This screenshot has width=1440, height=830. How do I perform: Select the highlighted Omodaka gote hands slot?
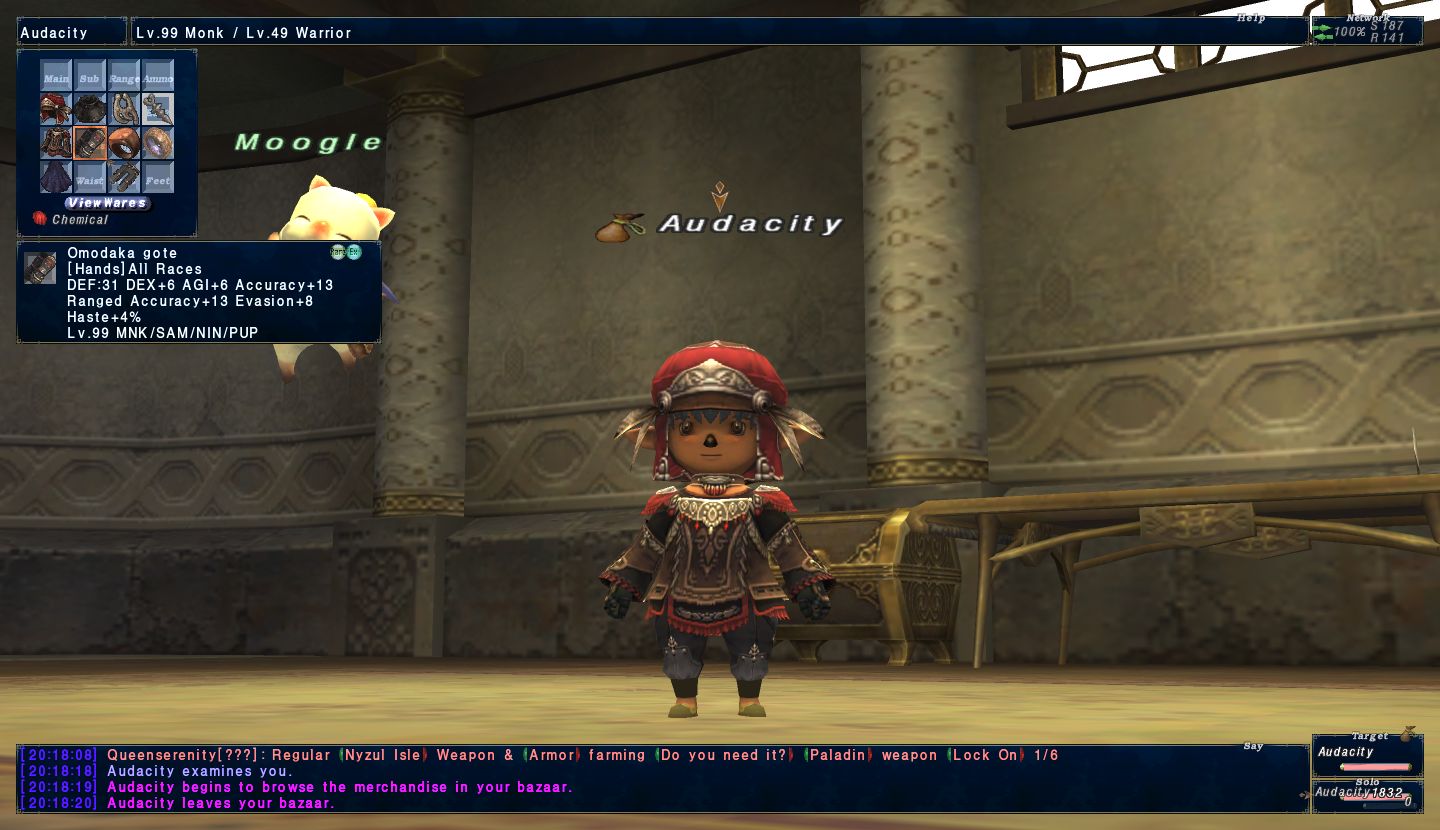[90, 144]
